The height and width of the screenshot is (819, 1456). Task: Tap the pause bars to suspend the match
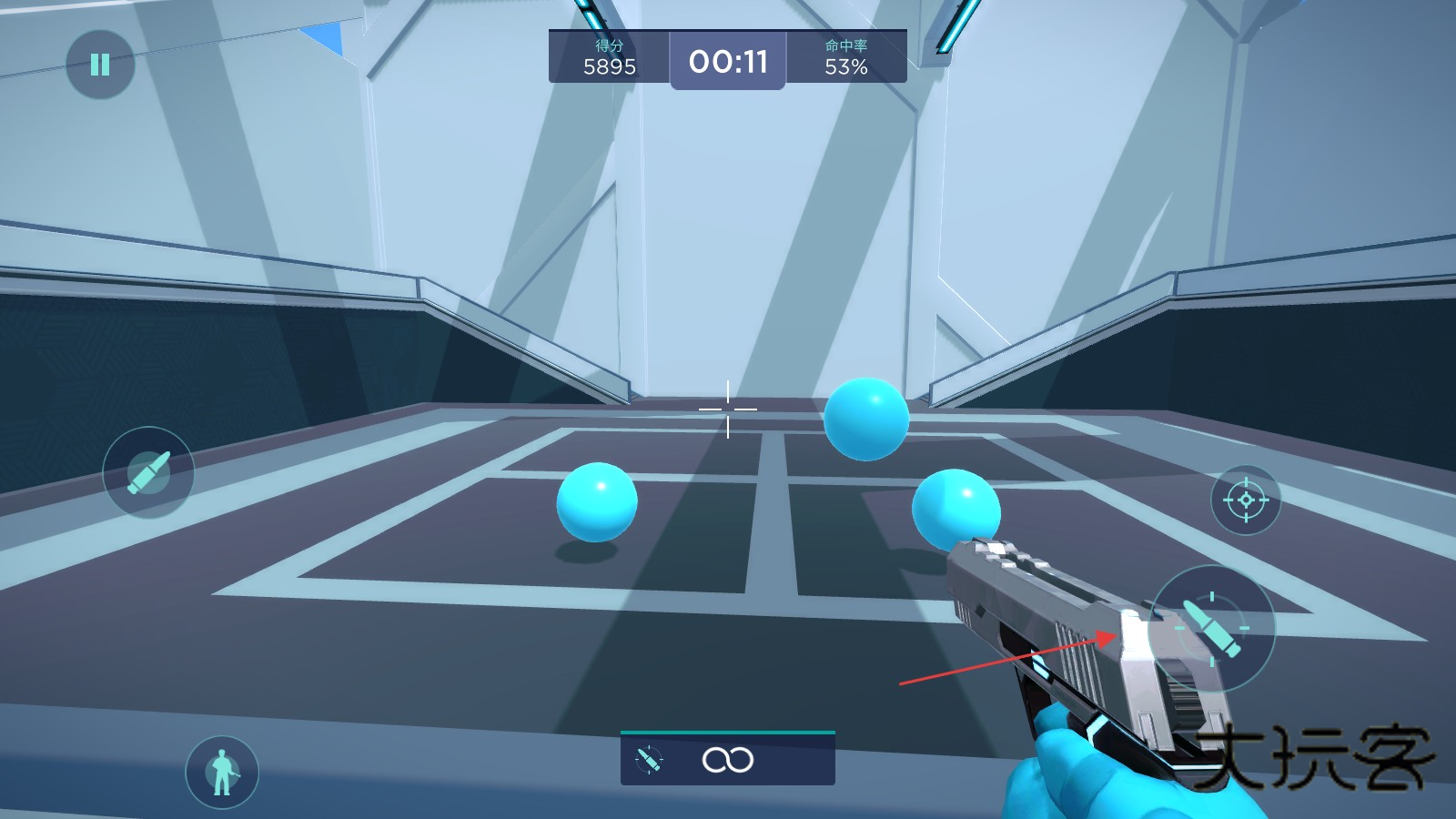point(100,64)
